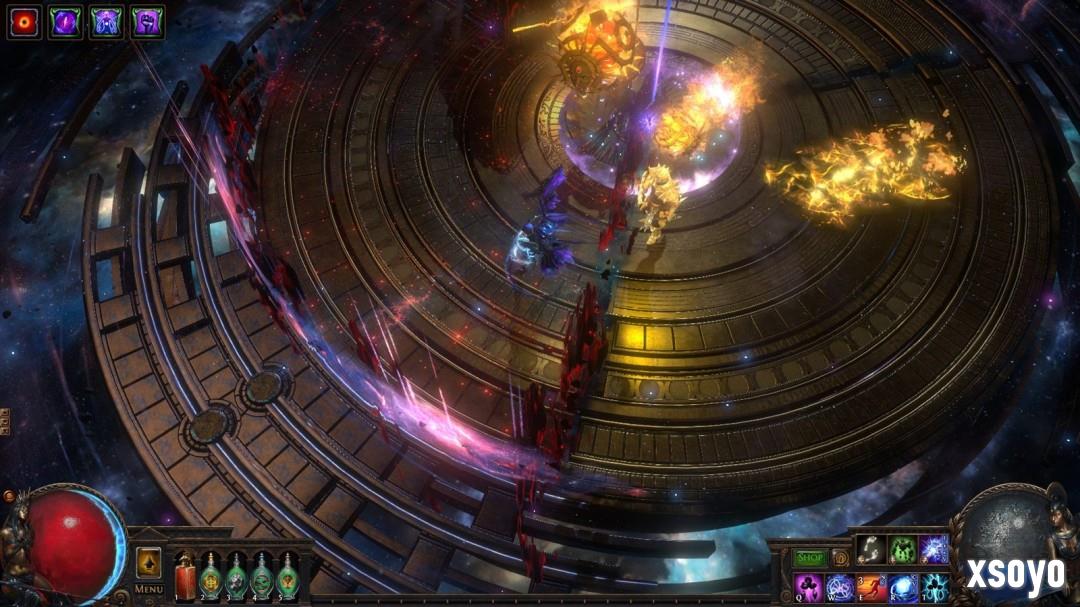Select the footprints skill icon
The image size is (1080, 607).
point(871,549)
